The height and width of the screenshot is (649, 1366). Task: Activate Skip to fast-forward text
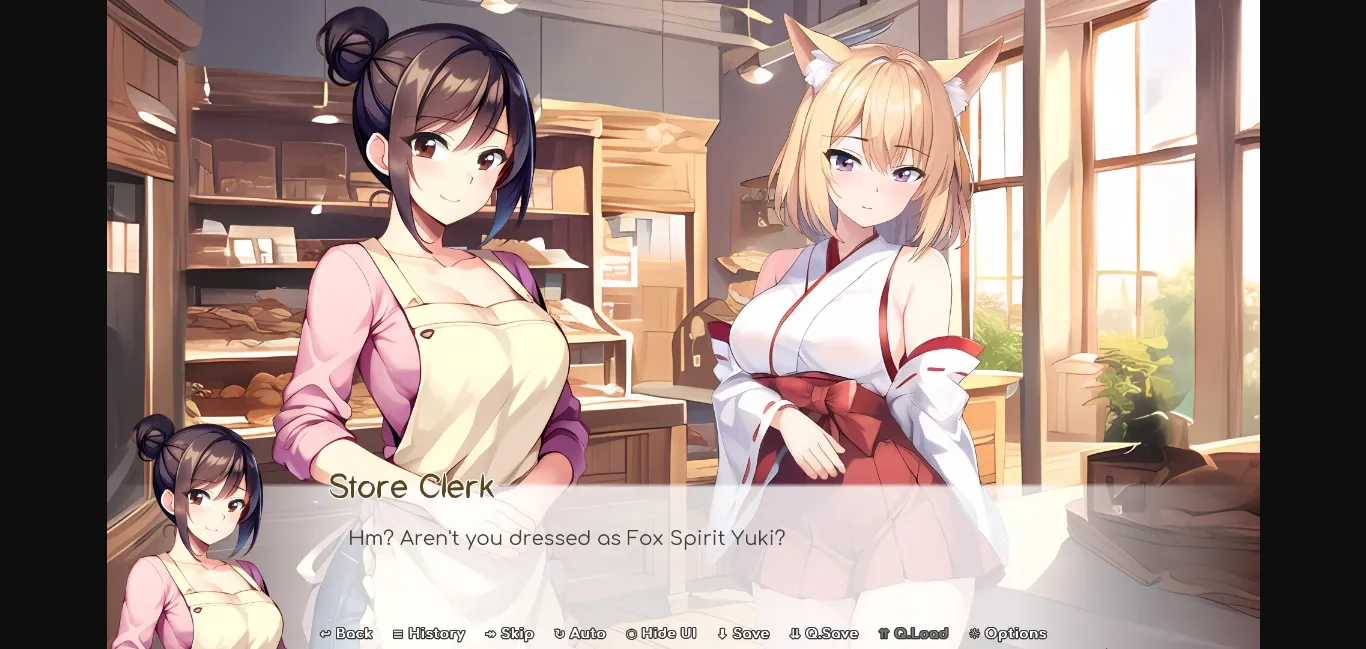[x=509, y=633]
